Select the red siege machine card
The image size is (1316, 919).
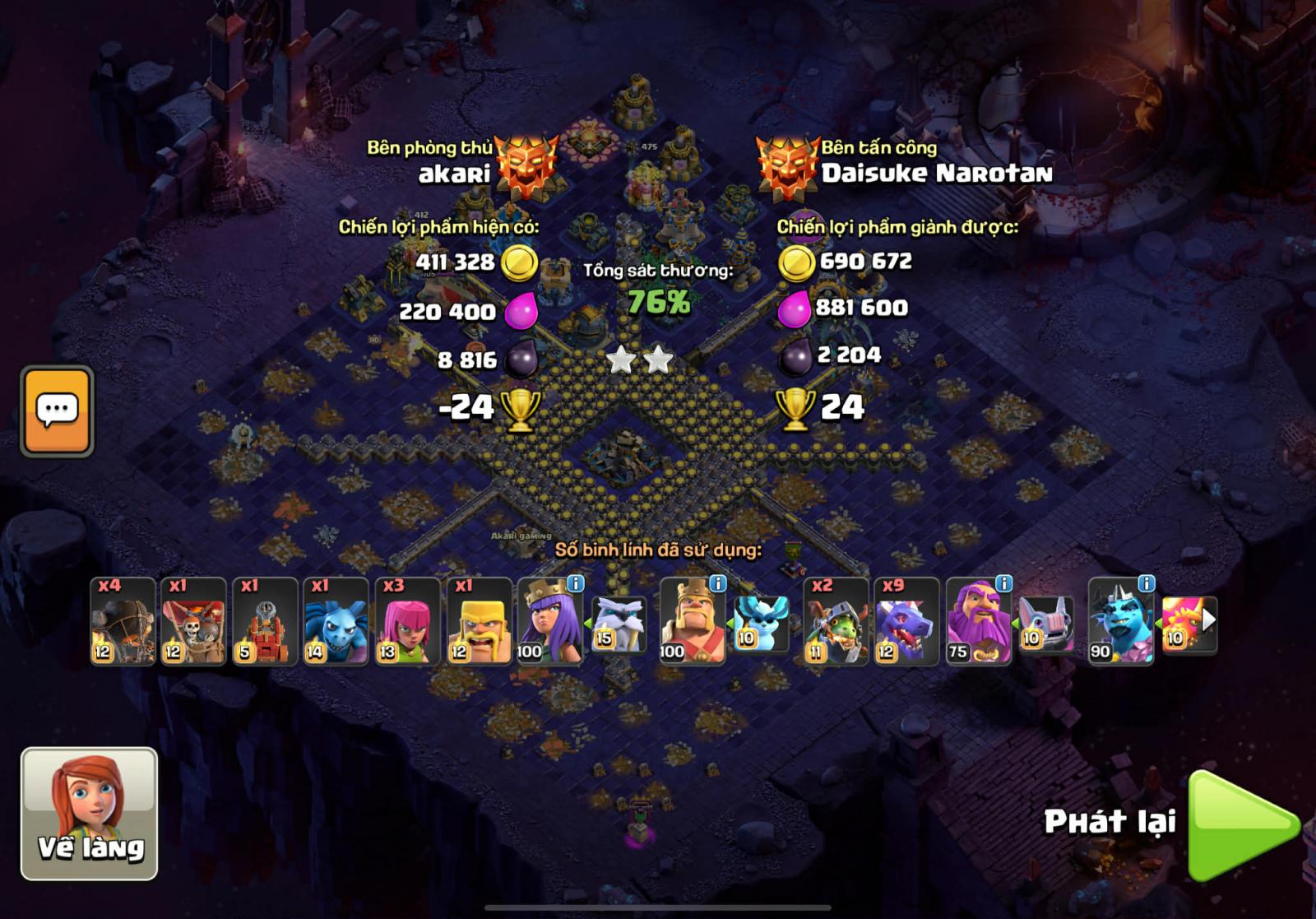tap(264, 621)
